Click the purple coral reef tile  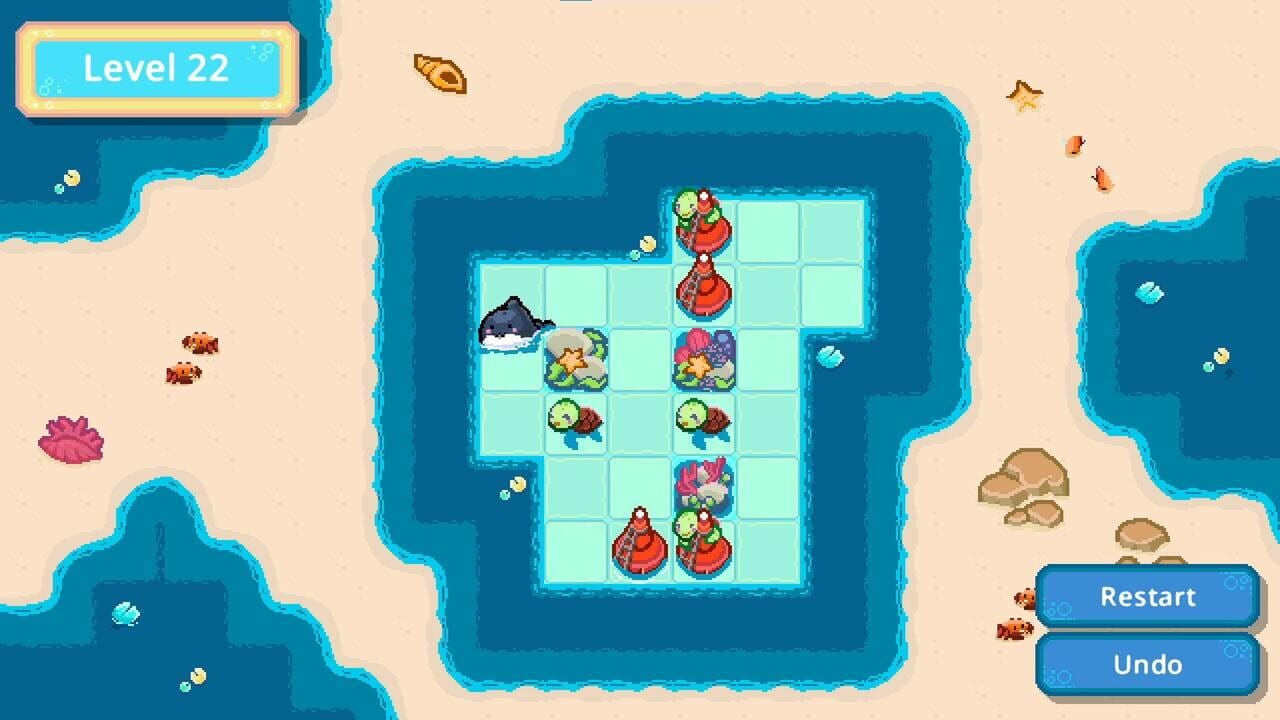point(702,360)
